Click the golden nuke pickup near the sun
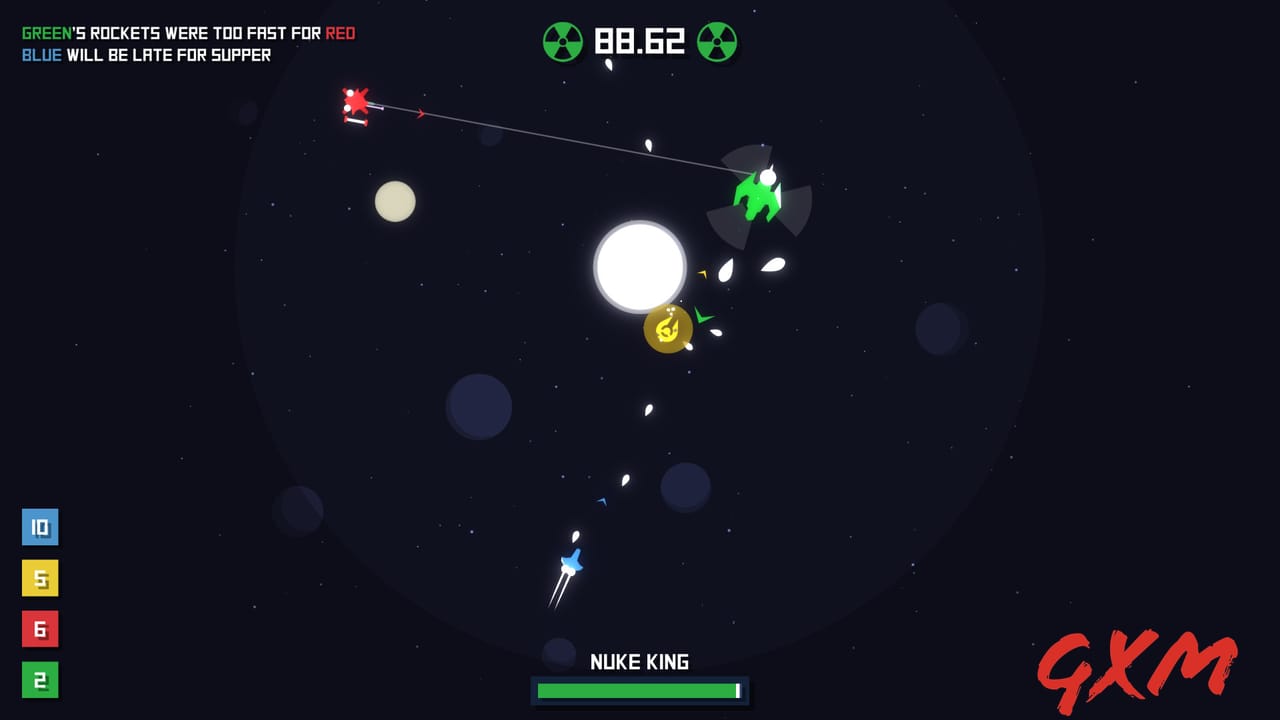Screen dimensions: 1280x720 coord(667,330)
